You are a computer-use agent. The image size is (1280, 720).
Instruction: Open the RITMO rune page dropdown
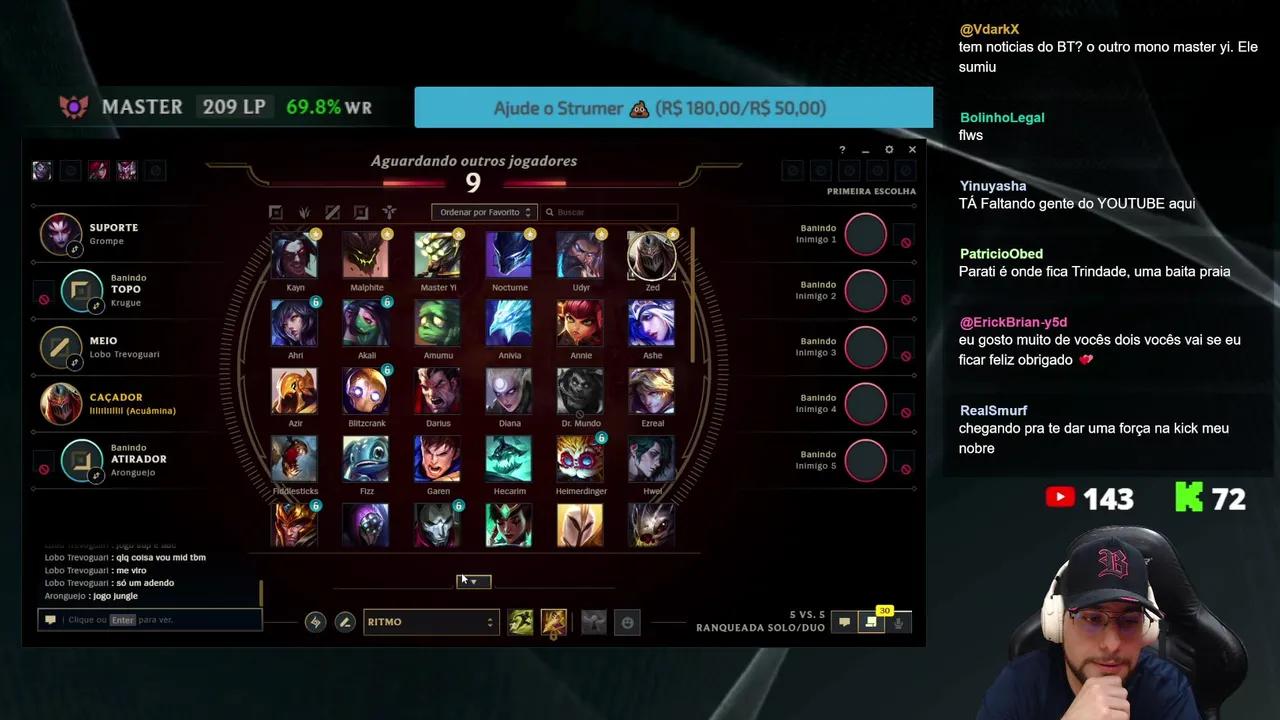pos(430,621)
